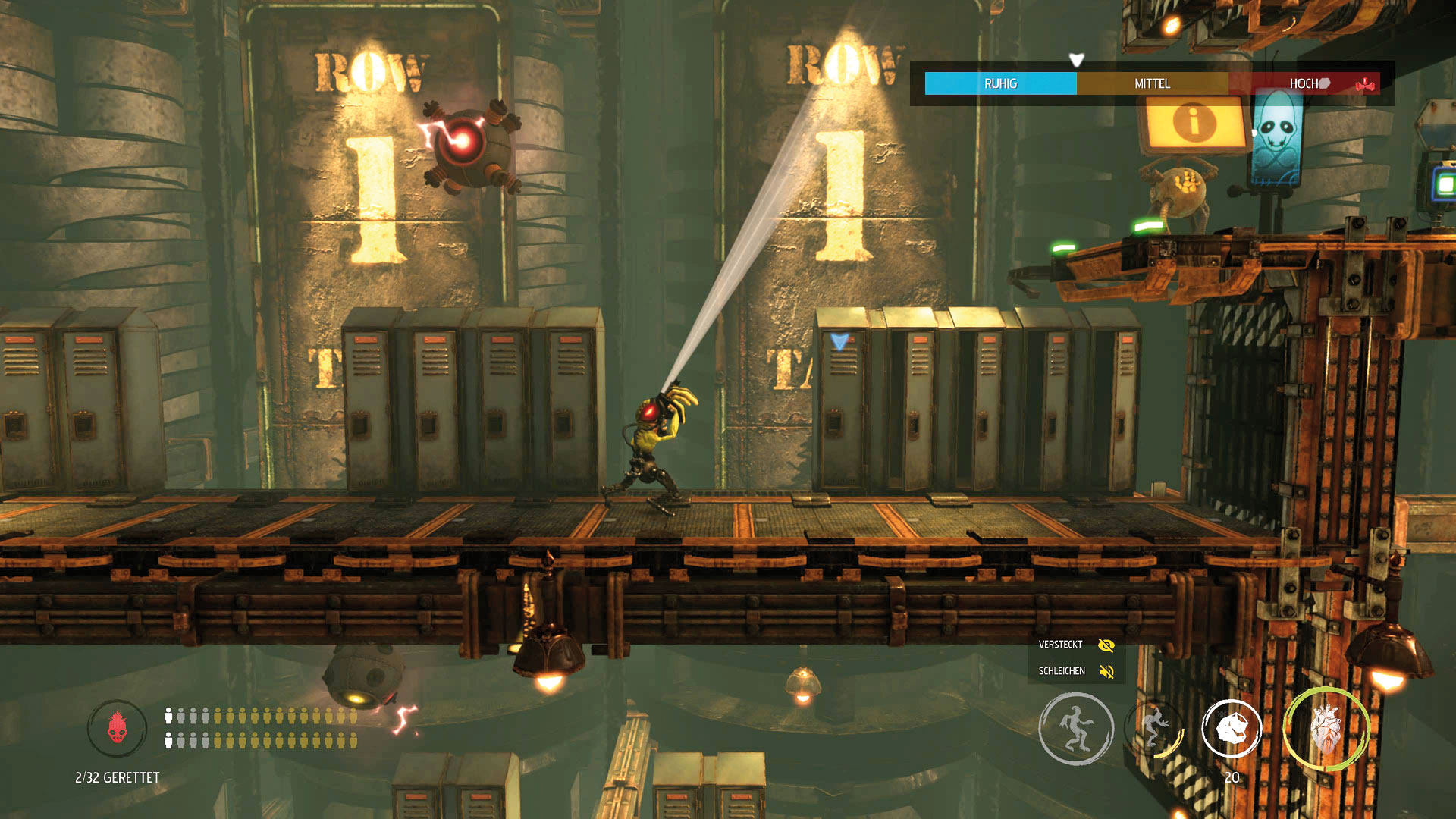
Task: Click the crossed-out eye Versteckt indicator
Action: (1106, 645)
